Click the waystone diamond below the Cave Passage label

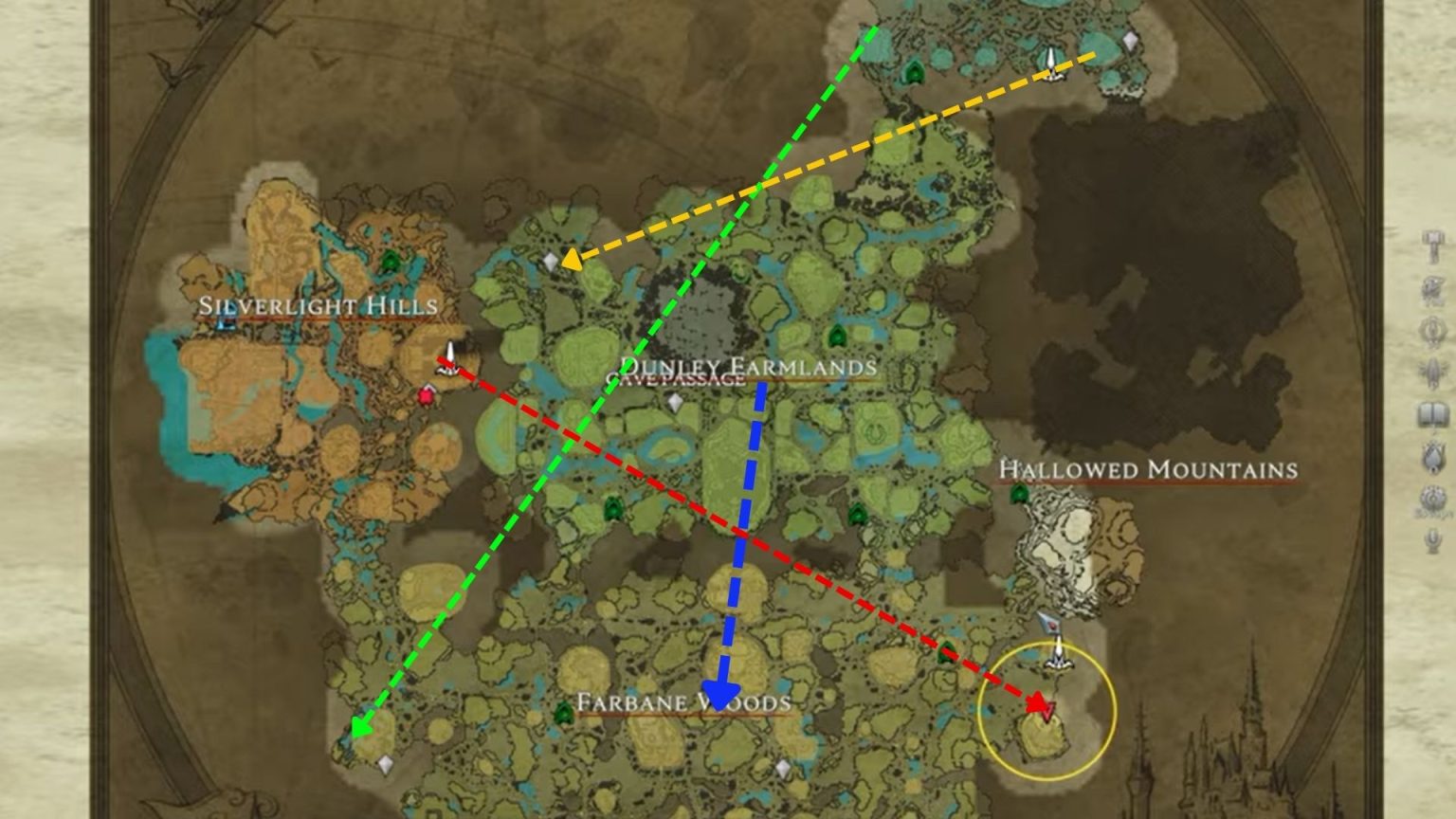tap(673, 401)
